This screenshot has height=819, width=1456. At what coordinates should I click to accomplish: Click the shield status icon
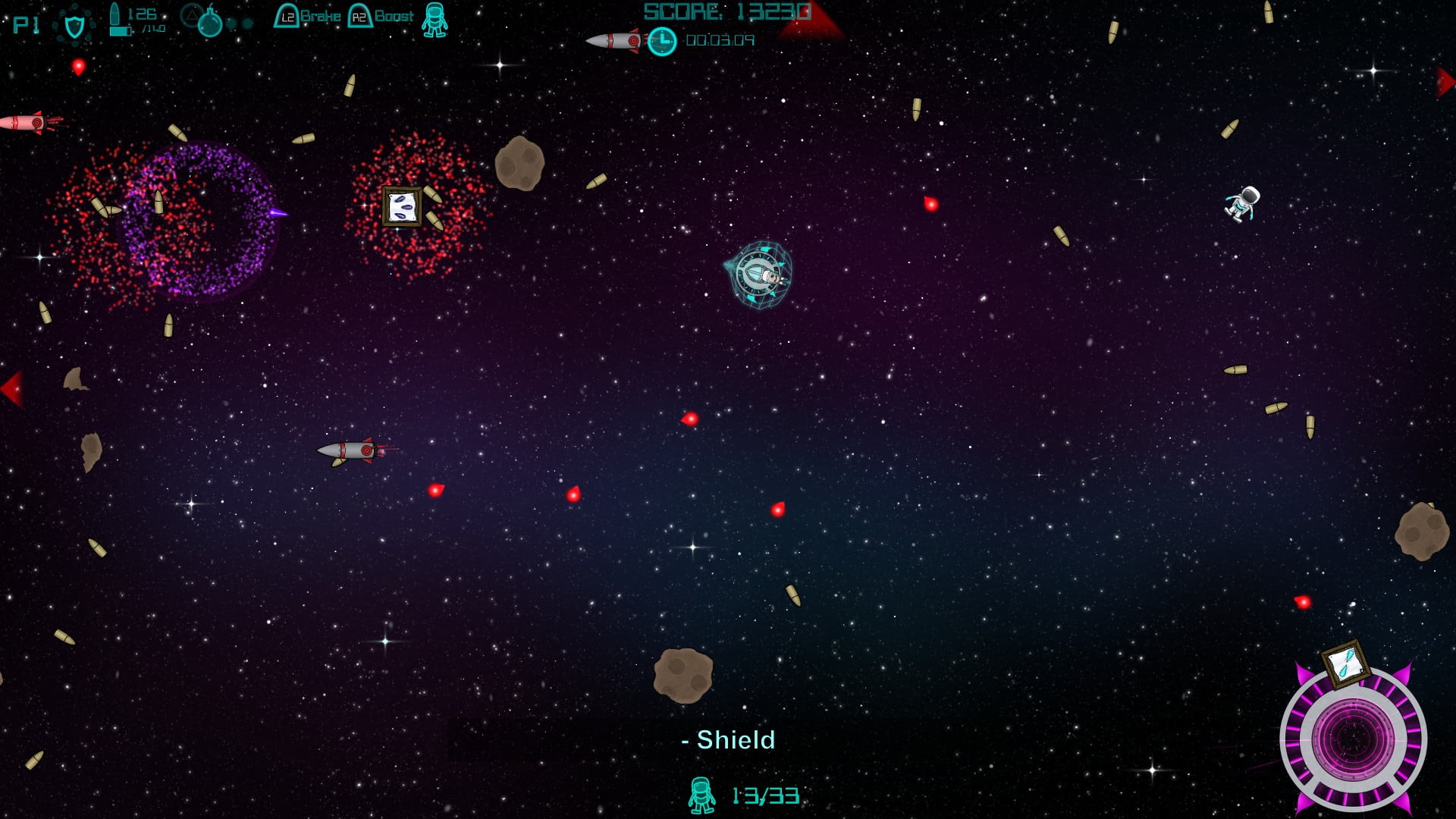click(74, 27)
